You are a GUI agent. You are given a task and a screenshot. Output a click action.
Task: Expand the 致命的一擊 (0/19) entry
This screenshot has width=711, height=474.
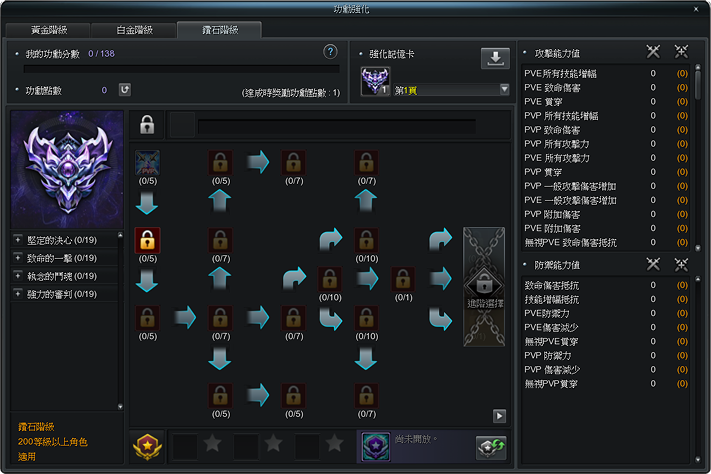point(18,258)
